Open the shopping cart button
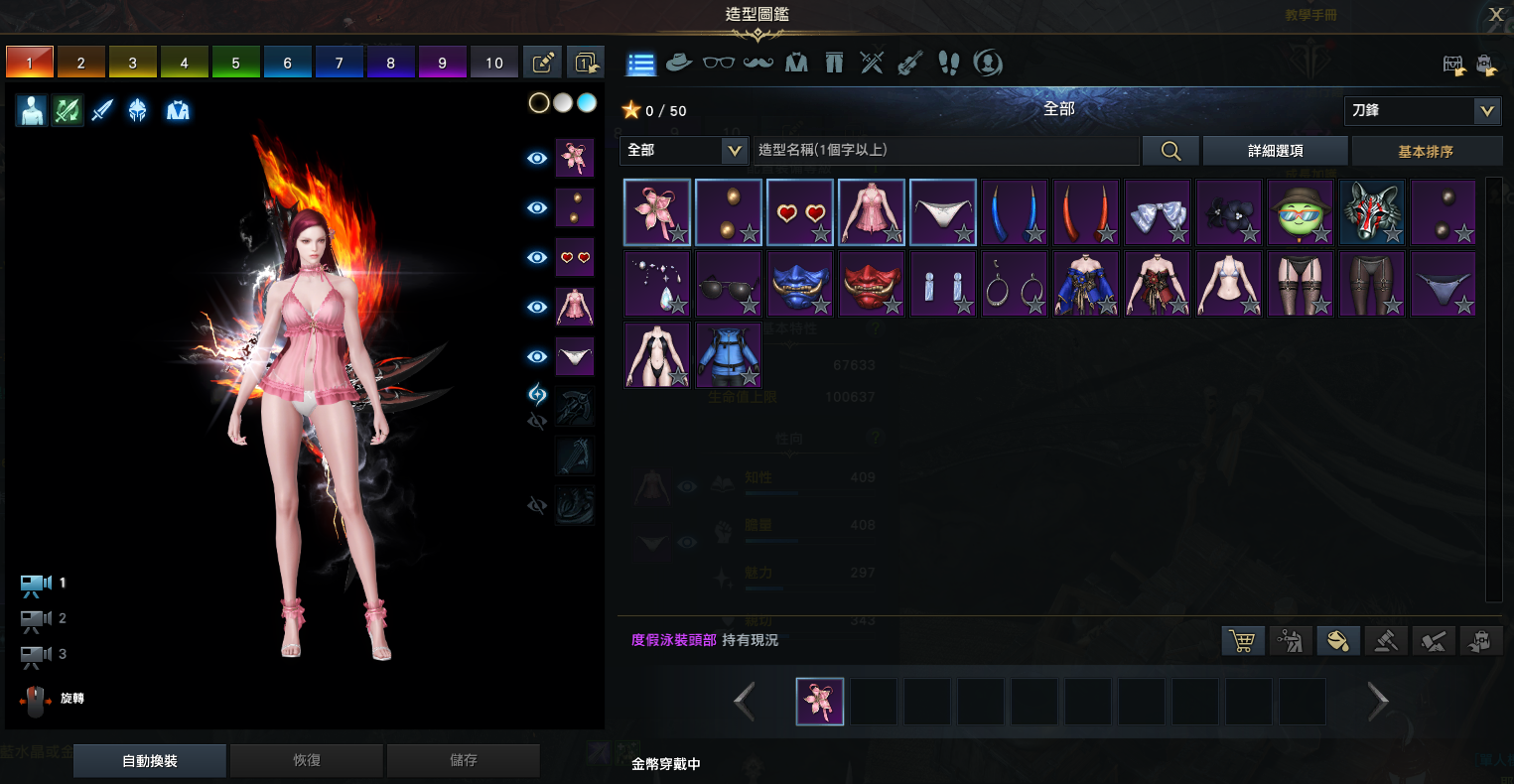Screen dimensions: 1514x784 (x=1241, y=640)
